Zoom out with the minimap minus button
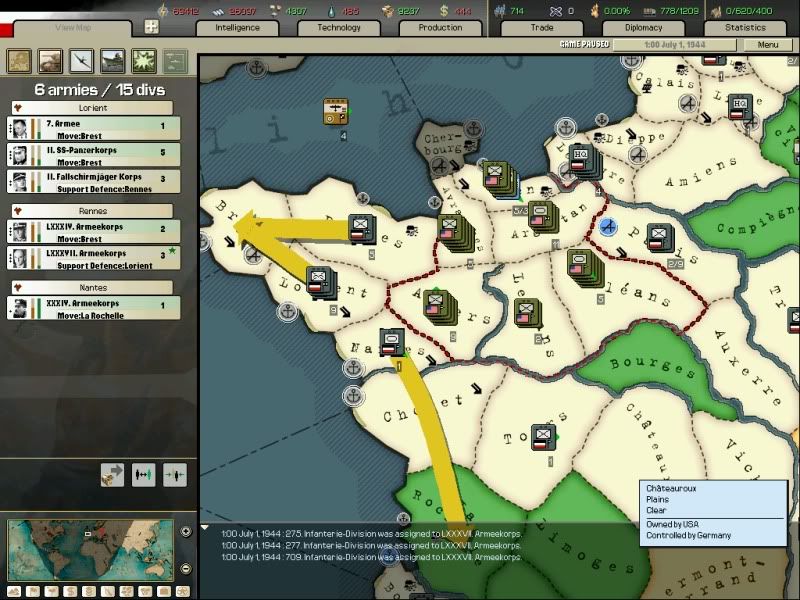Image resolution: width=800 pixels, height=600 pixels. [186, 569]
